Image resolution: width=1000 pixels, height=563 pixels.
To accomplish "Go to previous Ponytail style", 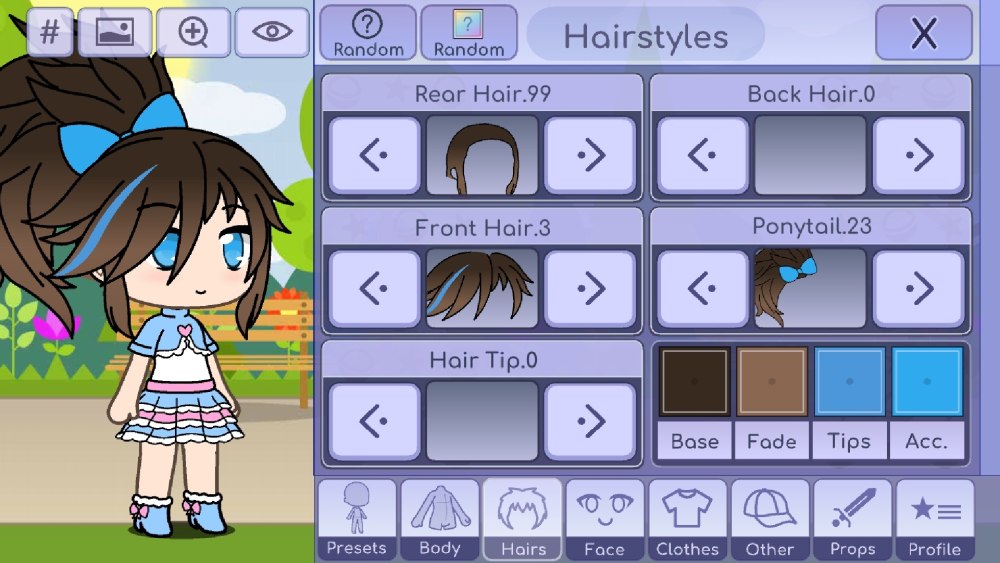I will coord(702,289).
